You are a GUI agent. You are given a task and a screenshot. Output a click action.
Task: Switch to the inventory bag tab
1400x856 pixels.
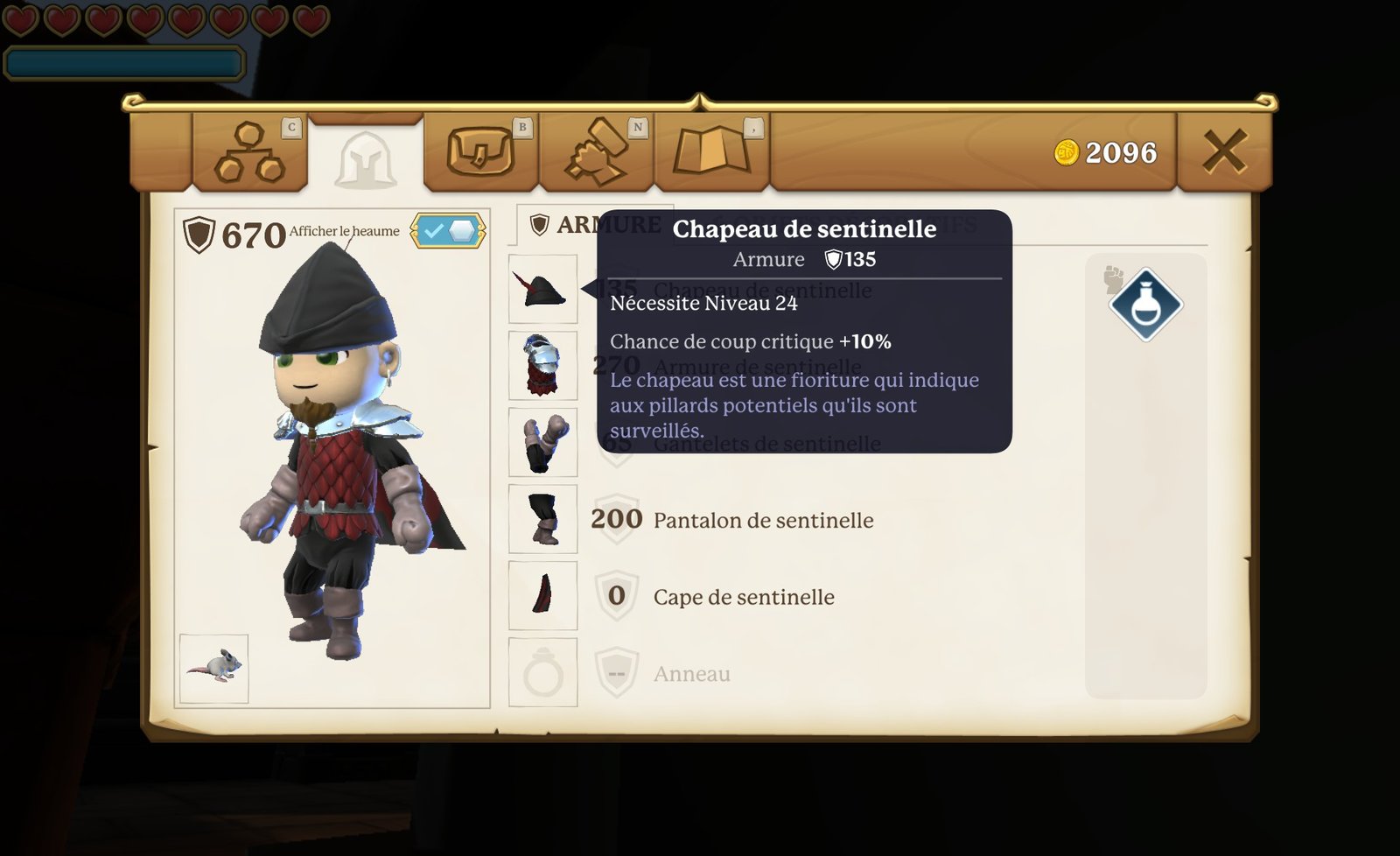pos(479,152)
